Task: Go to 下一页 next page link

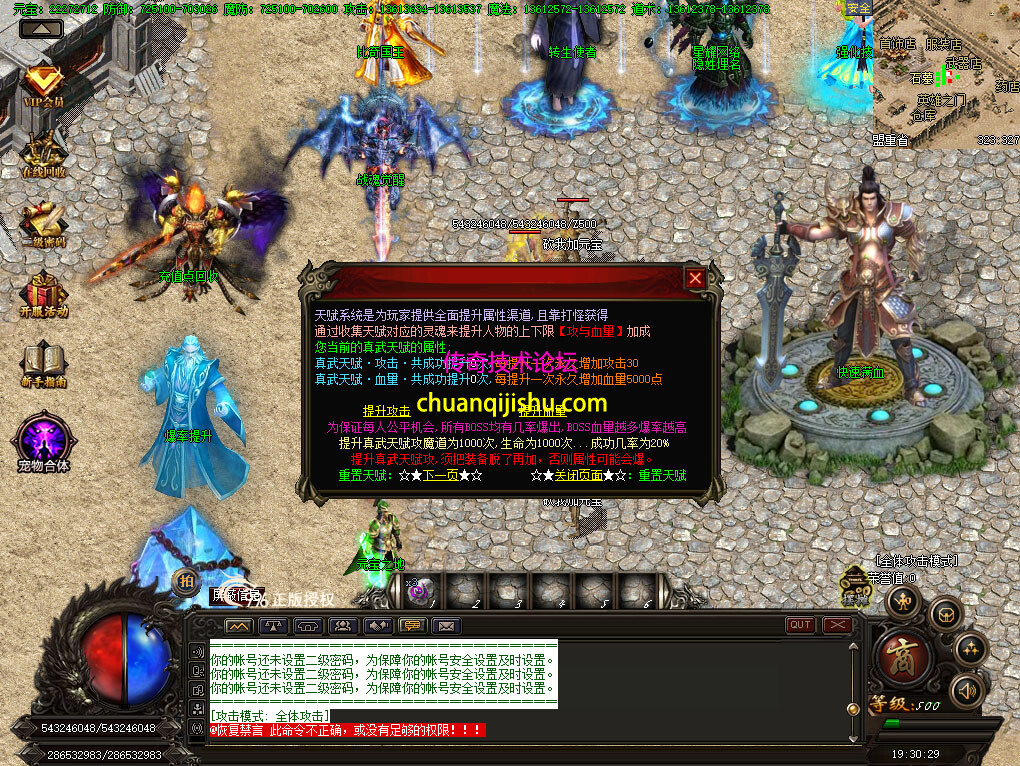Action: click(x=440, y=476)
